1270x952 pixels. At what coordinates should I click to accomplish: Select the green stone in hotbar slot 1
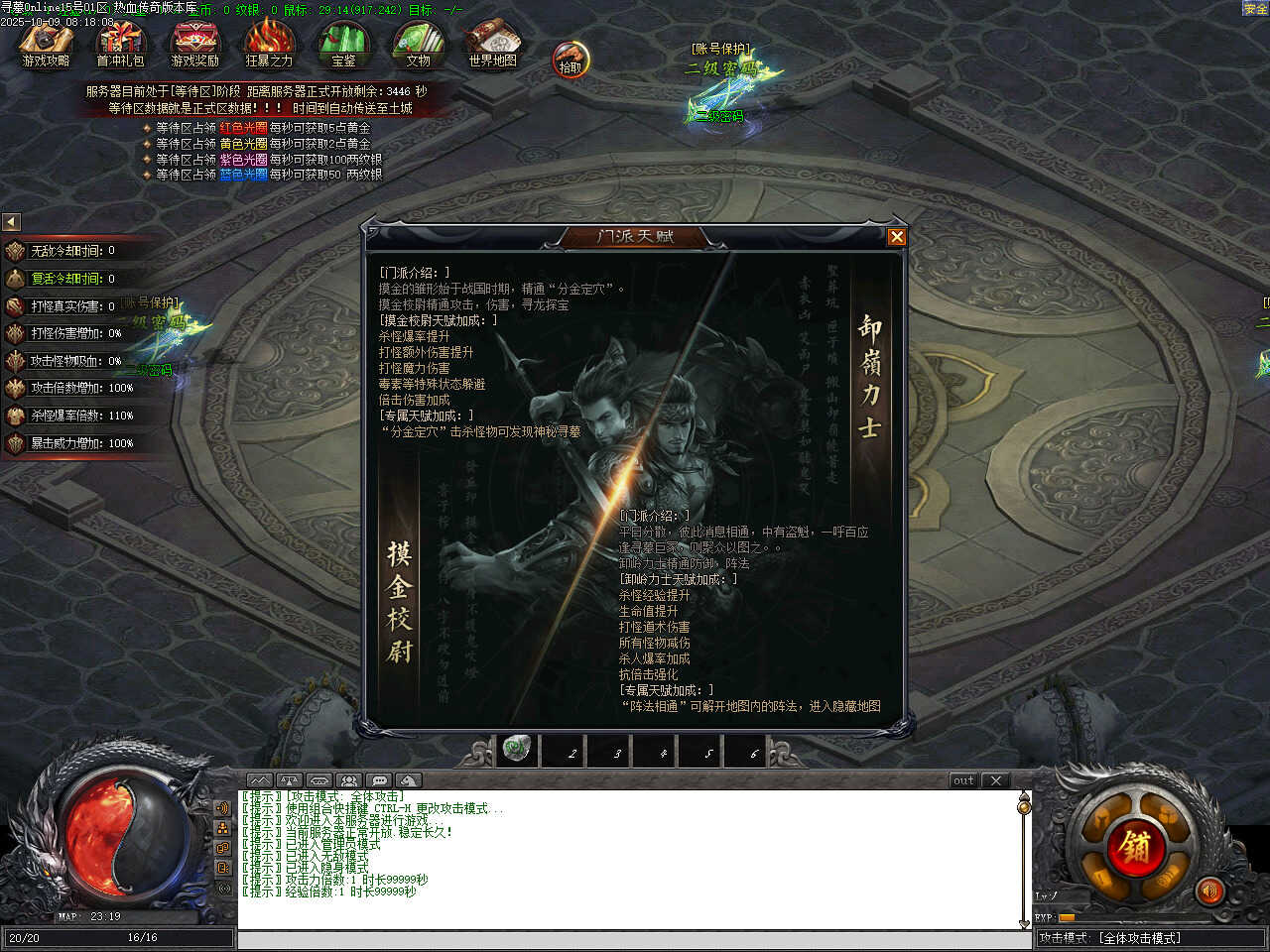point(516,749)
